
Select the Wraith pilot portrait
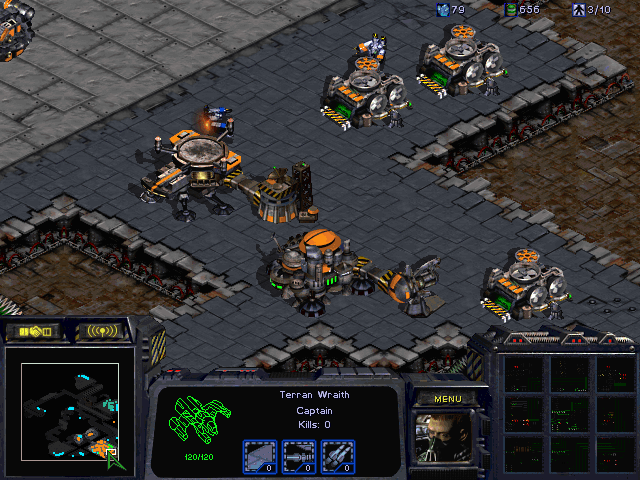click(445, 436)
